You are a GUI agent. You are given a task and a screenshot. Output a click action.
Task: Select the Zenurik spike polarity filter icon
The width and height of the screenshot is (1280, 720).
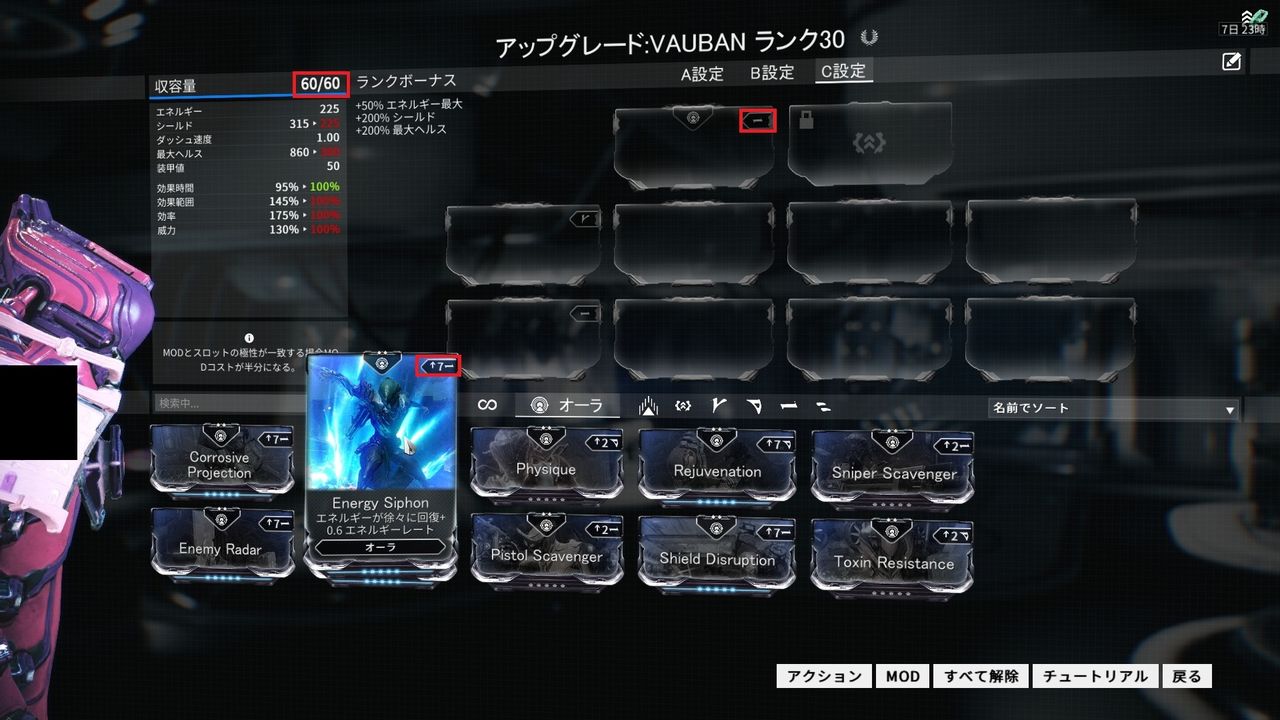click(650, 405)
